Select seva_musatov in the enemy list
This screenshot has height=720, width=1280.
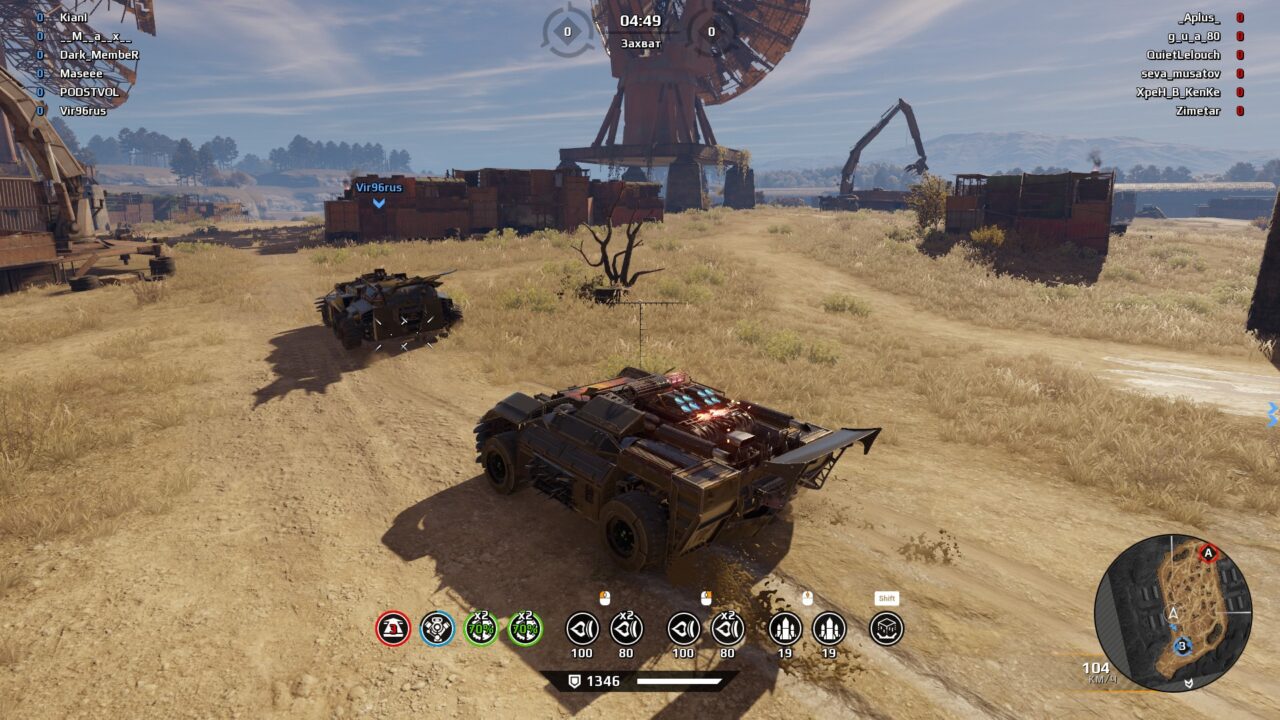click(x=1180, y=73)
